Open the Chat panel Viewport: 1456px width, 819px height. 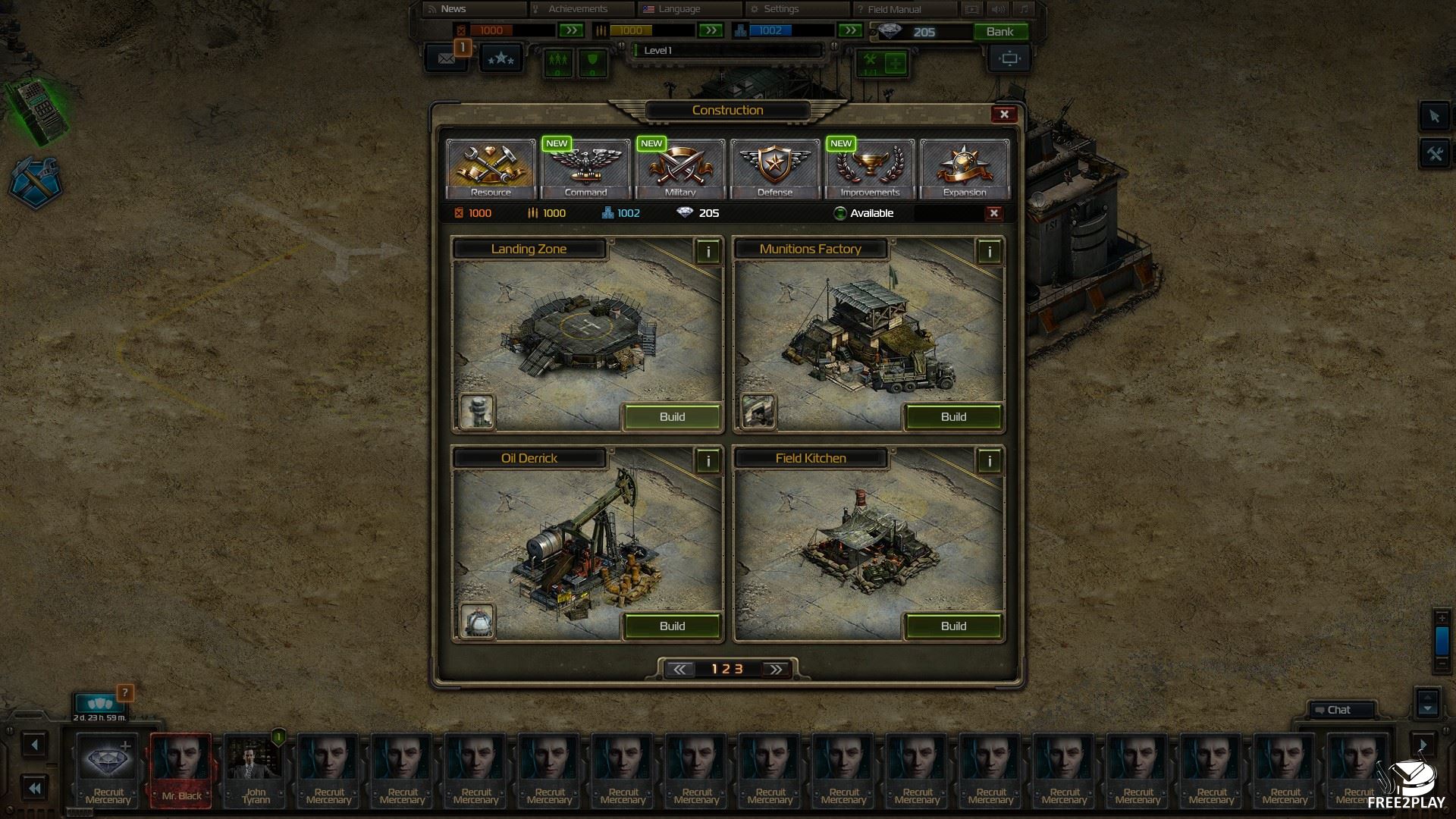[x=1338, y=710]
